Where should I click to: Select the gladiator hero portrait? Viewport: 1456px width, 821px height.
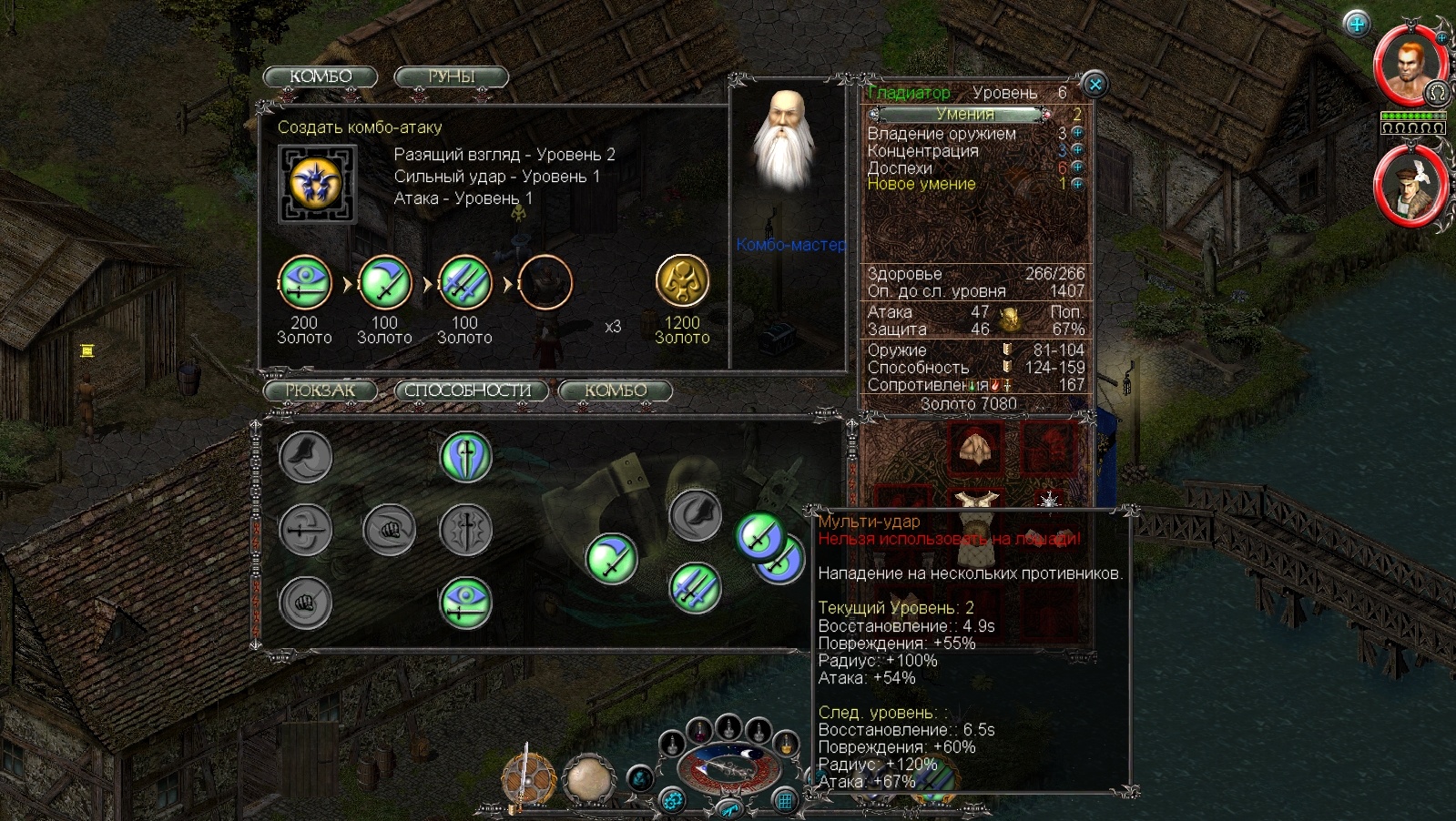tap(1409, 66)
